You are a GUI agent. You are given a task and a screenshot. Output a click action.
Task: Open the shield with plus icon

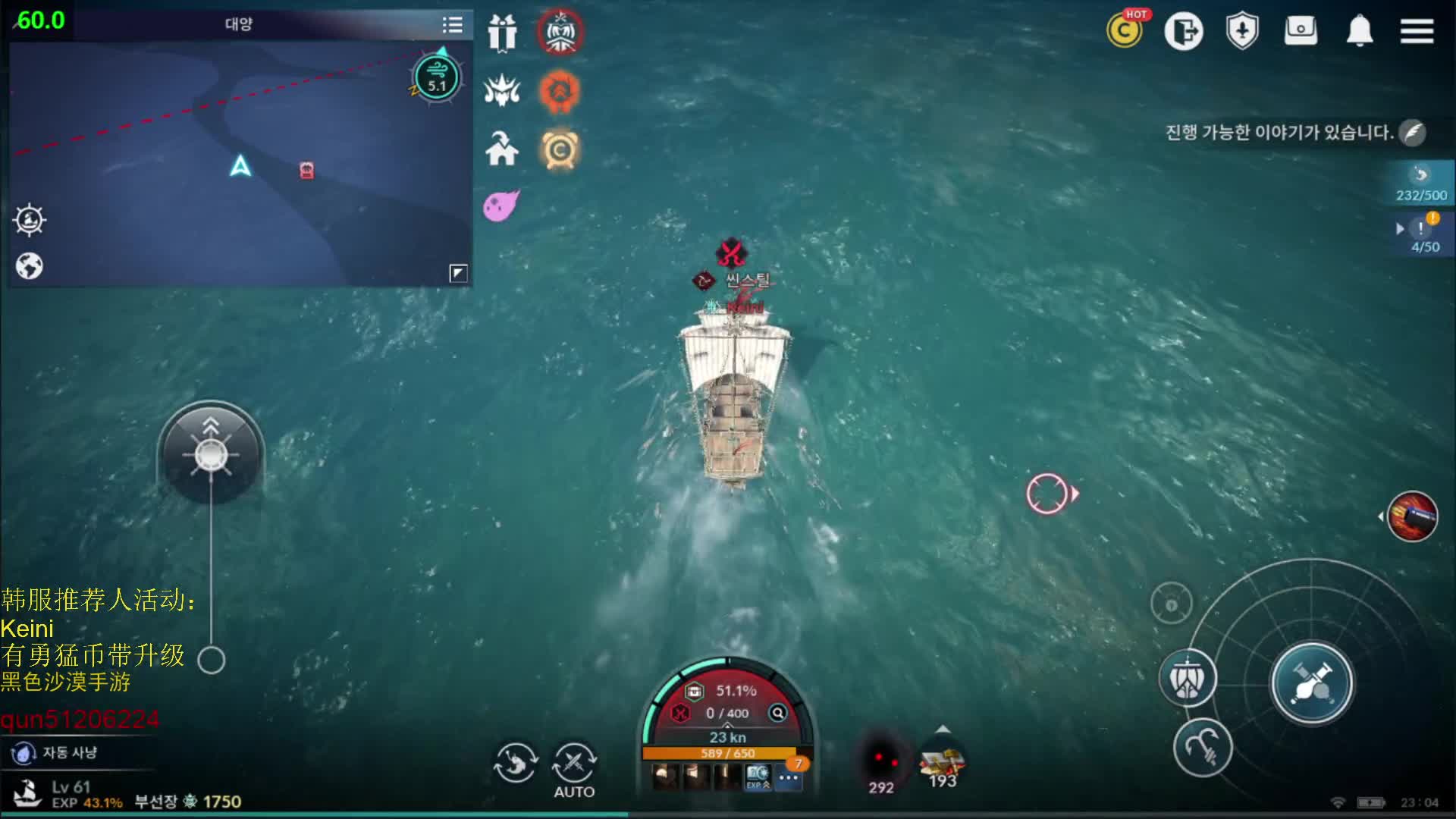click(1242, 31)
